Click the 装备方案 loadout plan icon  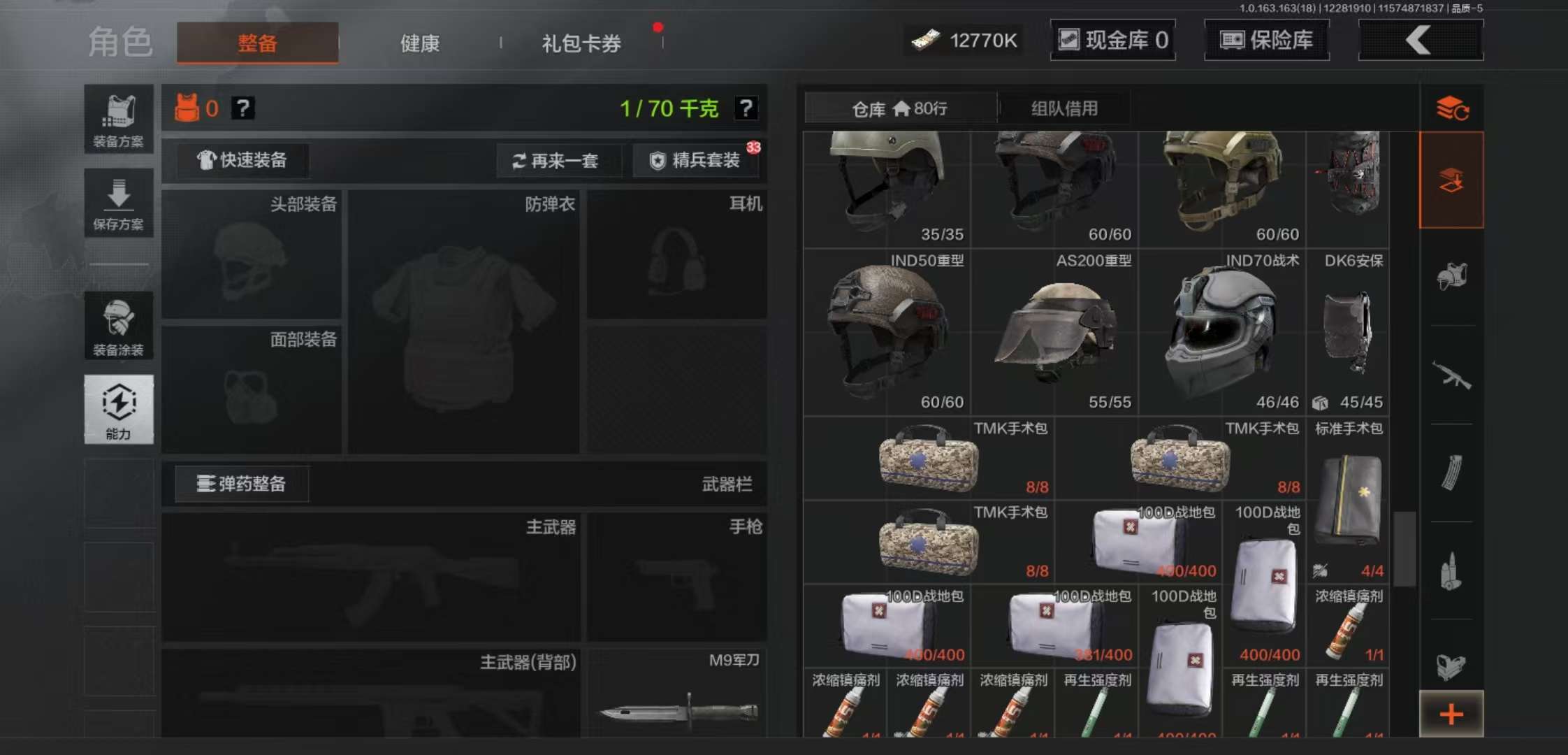click(119, 115)
